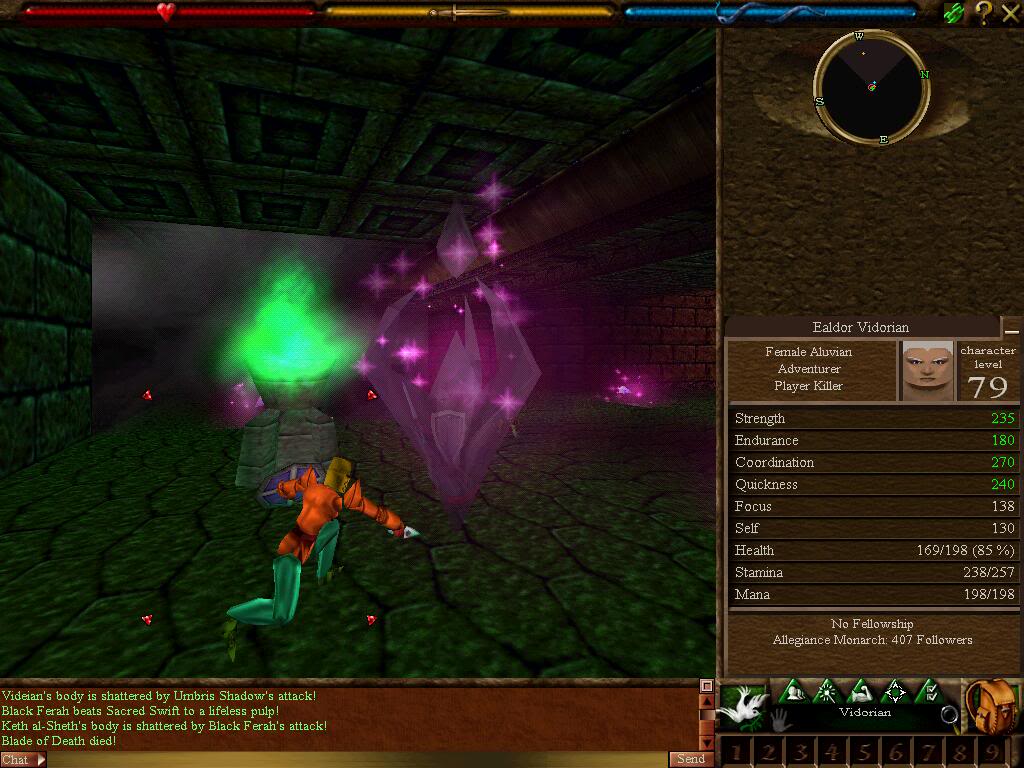This screenshot has width=1024, height=768.
Task: Open the Chat mode selector
Action: pyautogui.click(x=22, y=760)
